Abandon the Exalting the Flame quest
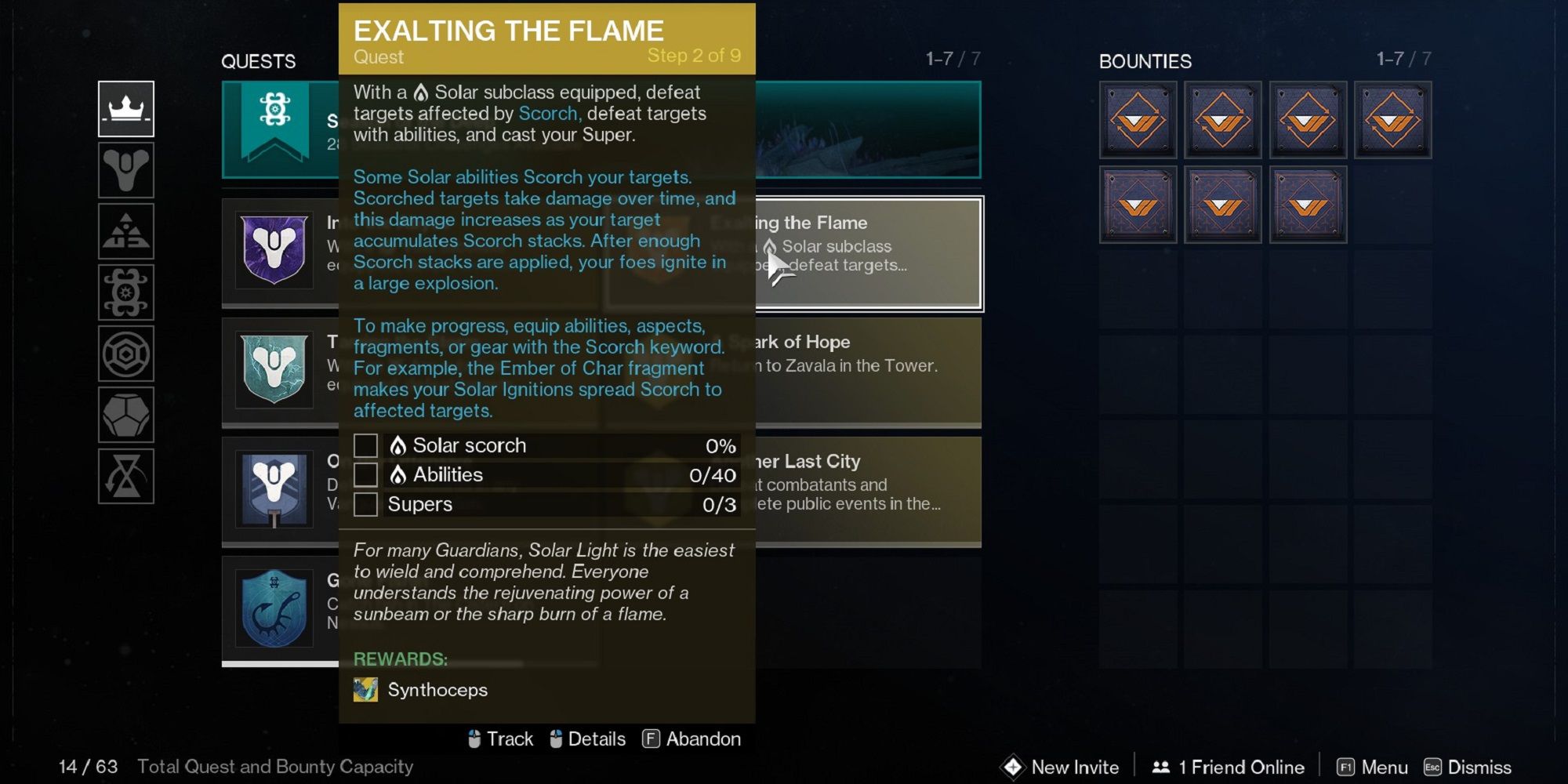This screenshot has height=784, width=1568. point(691,738)
